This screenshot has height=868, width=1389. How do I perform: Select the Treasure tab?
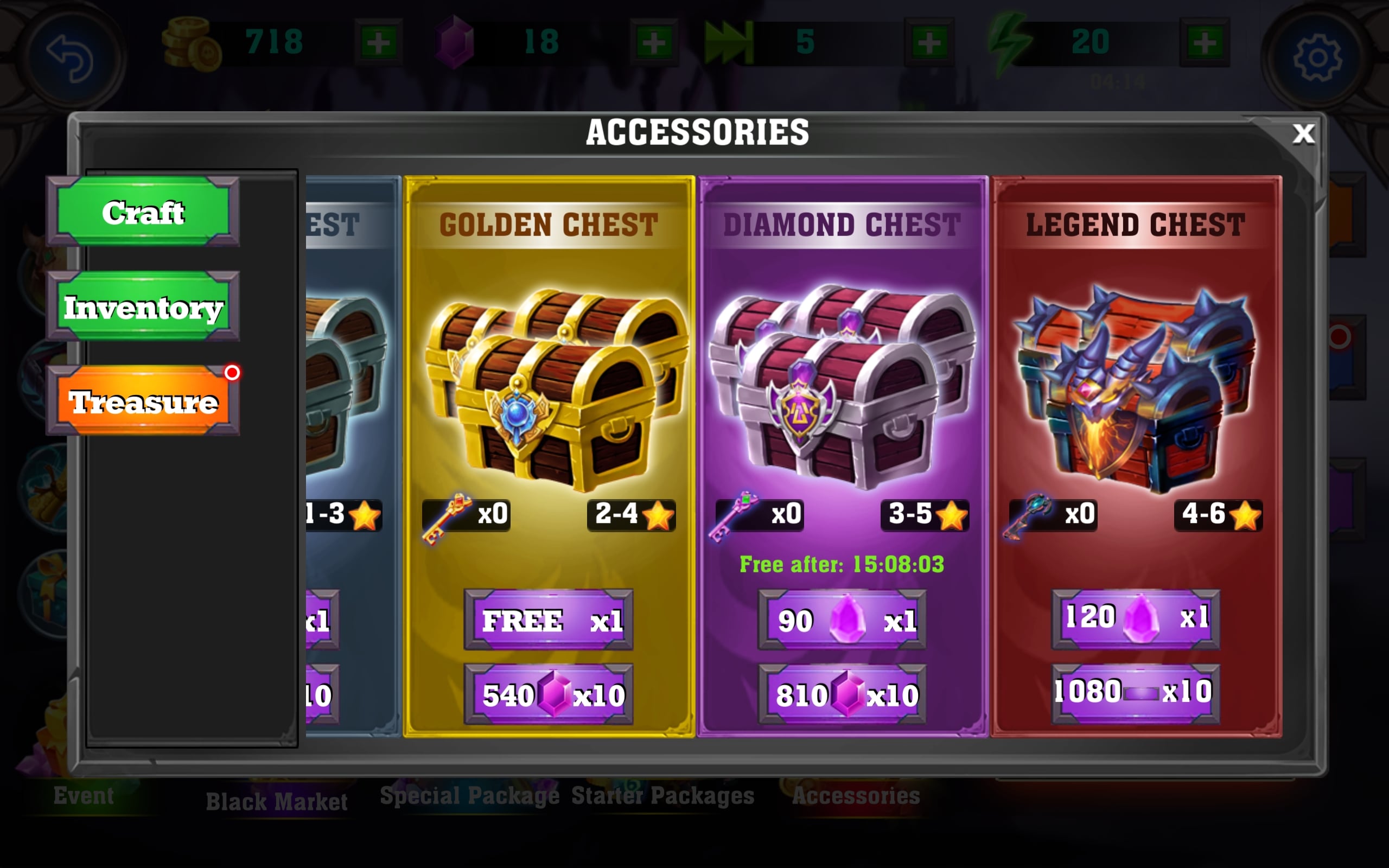tap(143, 401)
